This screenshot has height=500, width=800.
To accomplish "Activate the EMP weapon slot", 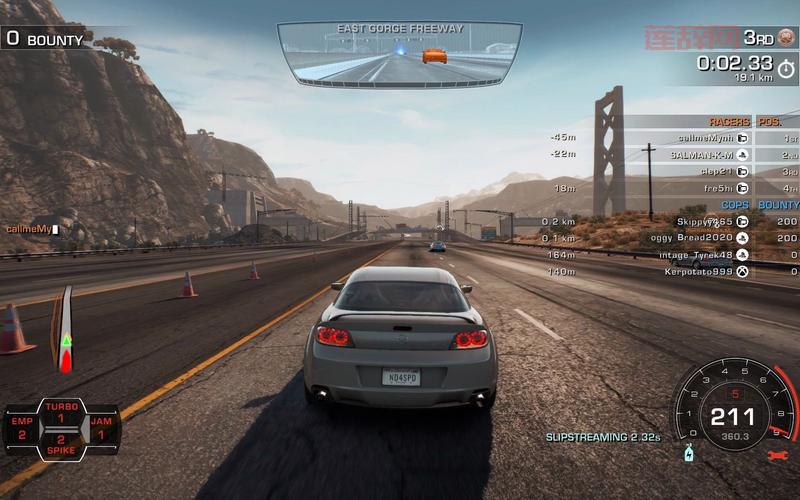I will tap(21, 429).
